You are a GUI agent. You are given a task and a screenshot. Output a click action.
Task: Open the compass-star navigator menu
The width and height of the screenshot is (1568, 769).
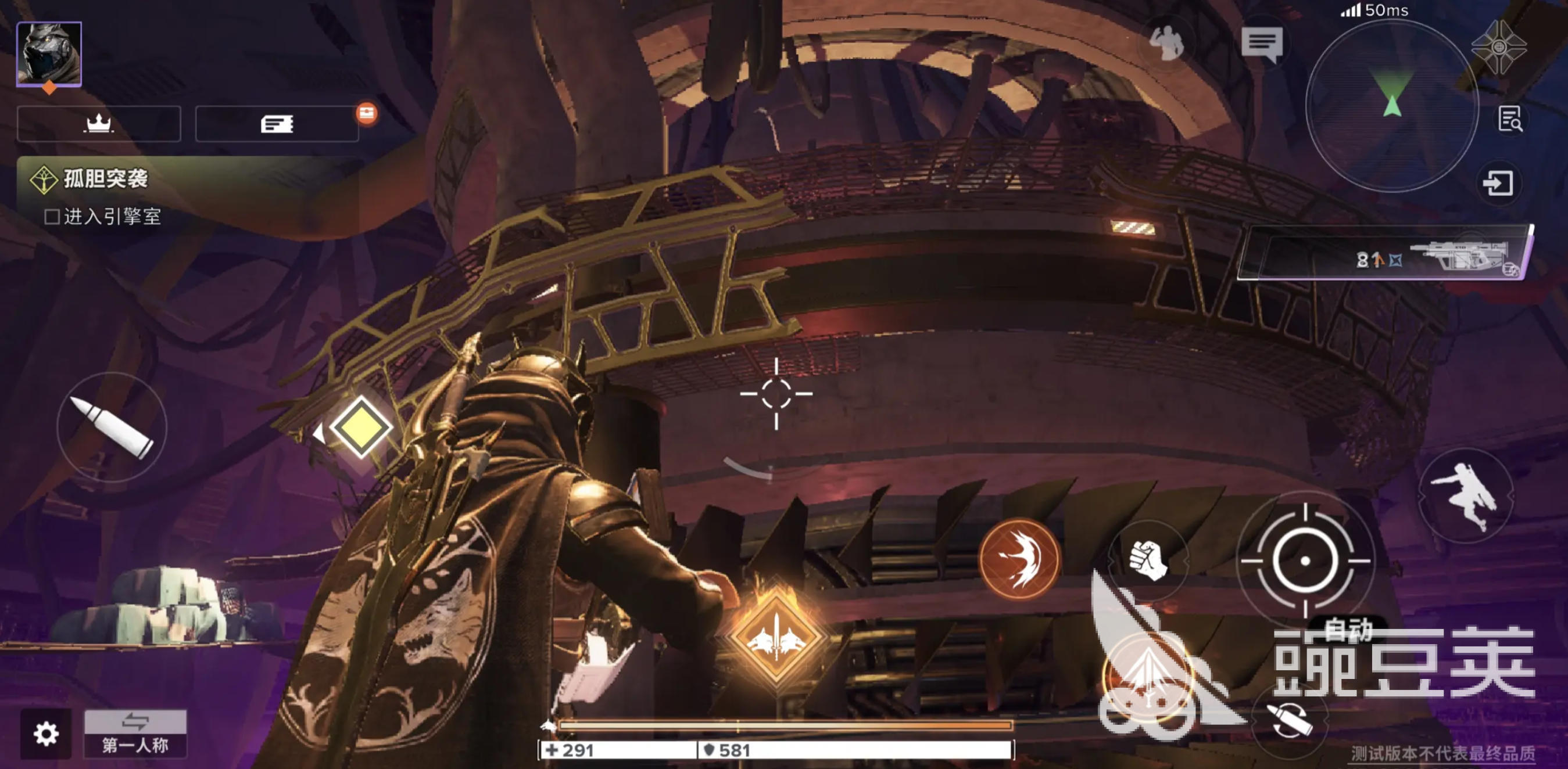(x=1499, y=47)
